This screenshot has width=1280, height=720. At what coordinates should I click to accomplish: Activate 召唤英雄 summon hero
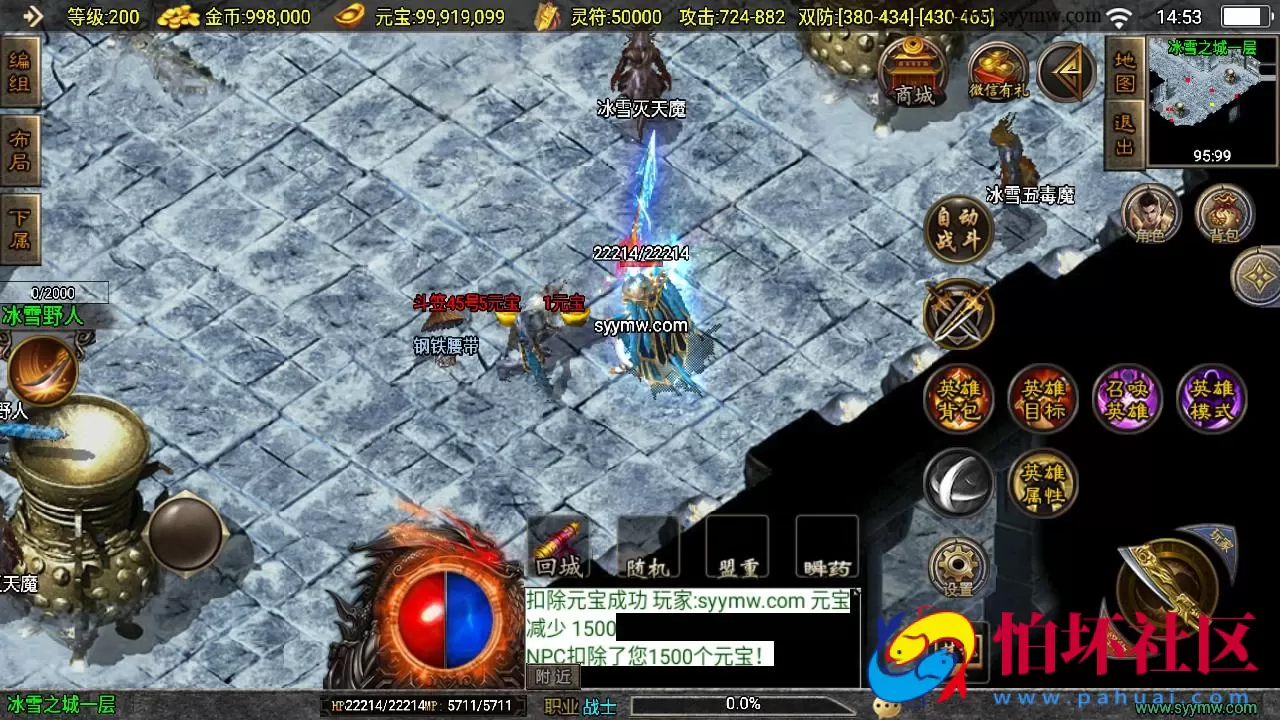[x=1127, y=399]
